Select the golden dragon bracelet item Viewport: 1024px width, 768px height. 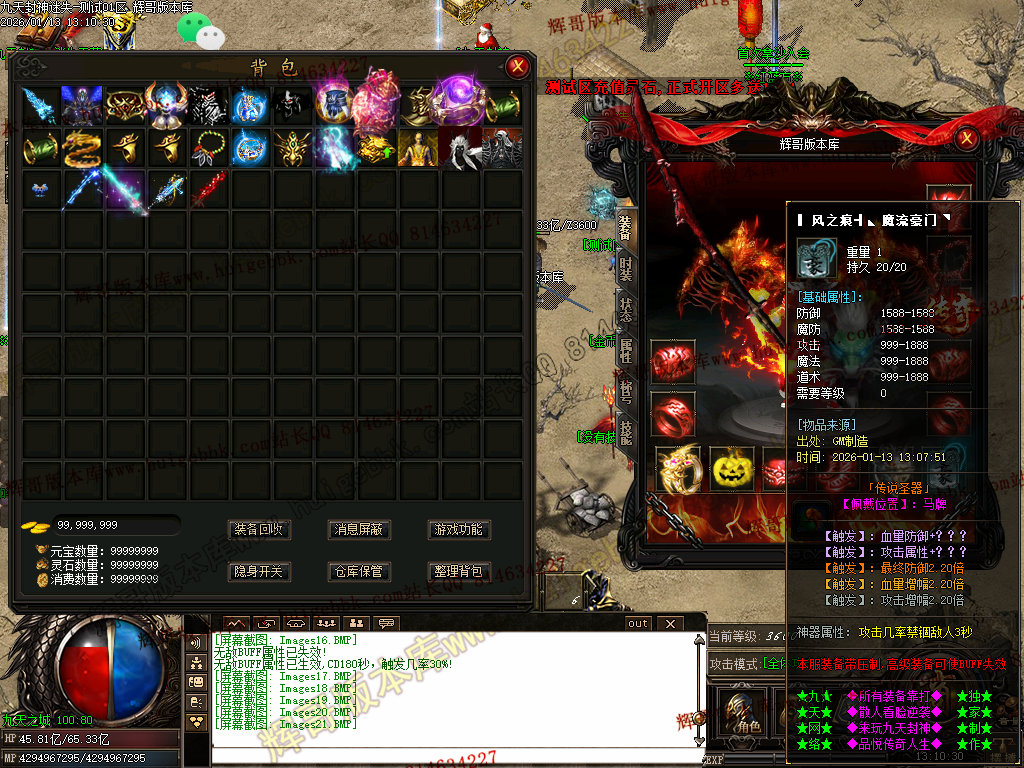coord(81,148)
